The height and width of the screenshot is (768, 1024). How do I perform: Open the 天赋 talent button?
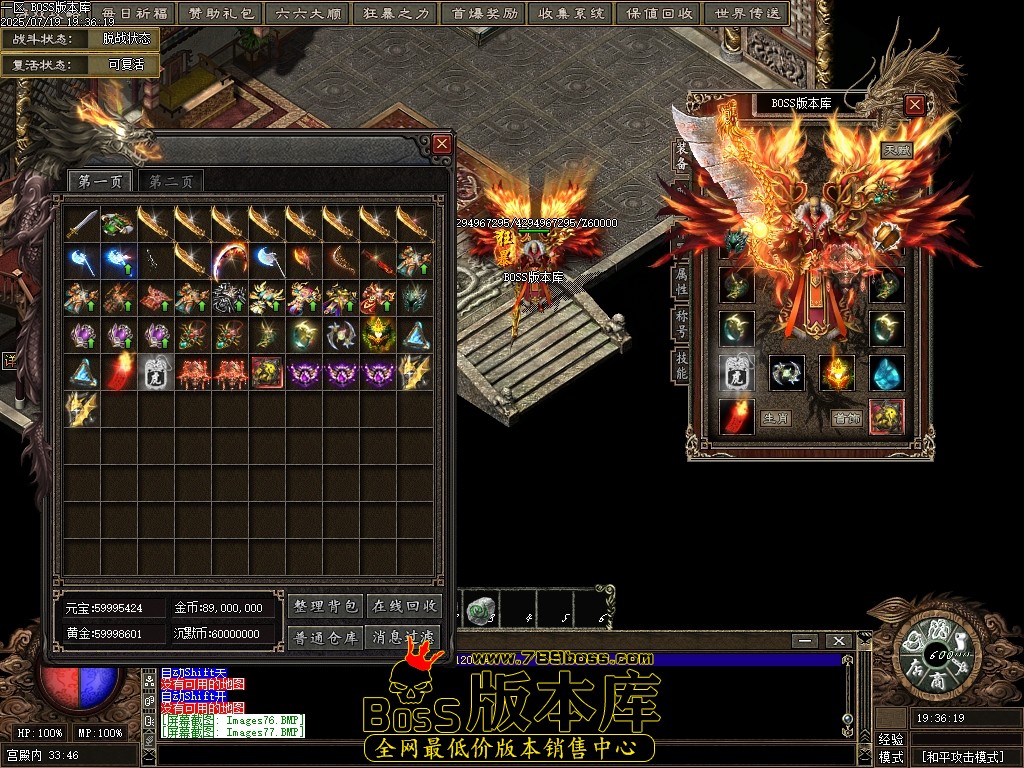[896, 150]
